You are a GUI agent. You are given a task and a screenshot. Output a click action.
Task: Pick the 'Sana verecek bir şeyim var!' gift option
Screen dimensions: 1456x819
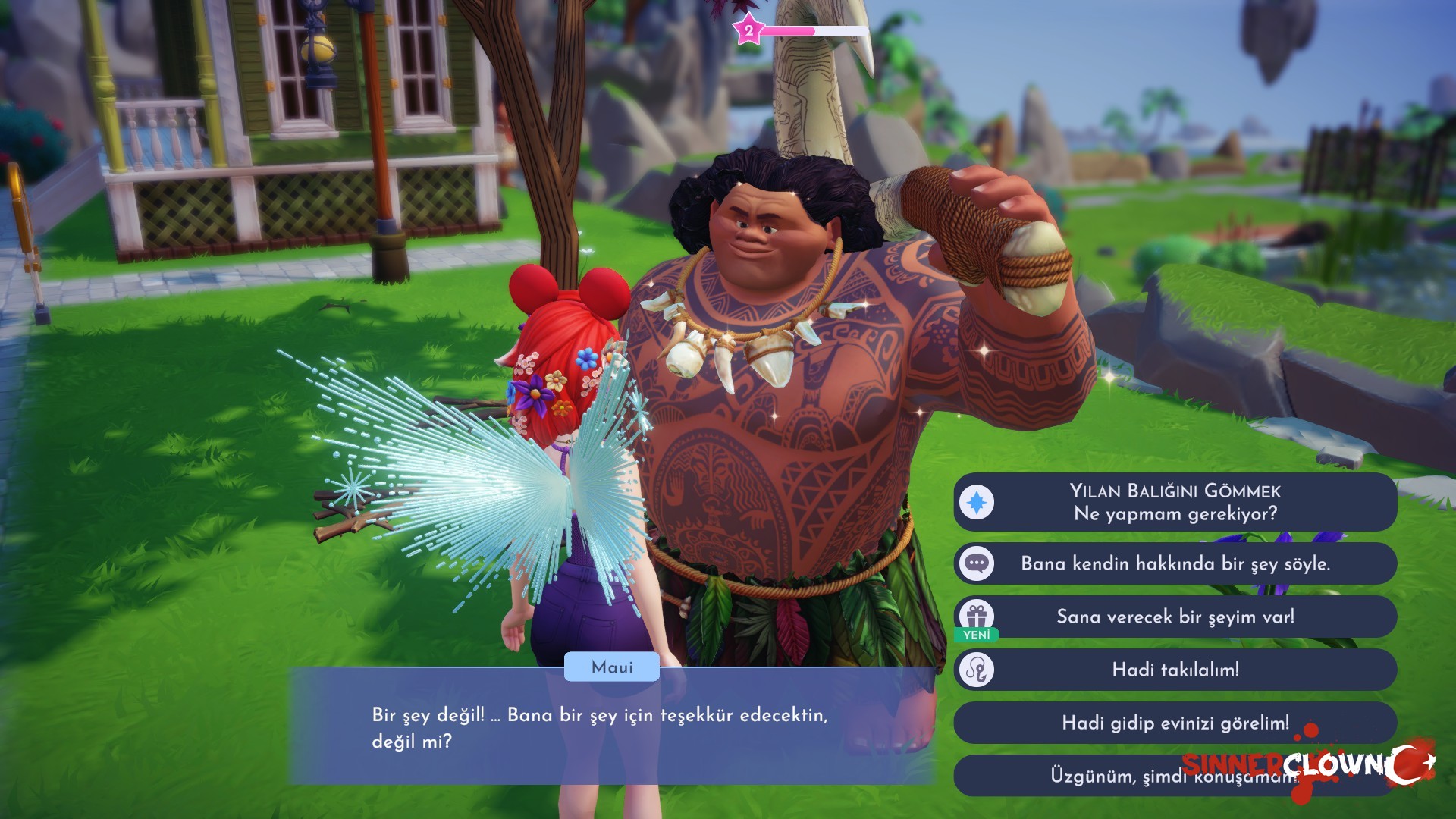pyautogui.click(x=1175, y=617)
